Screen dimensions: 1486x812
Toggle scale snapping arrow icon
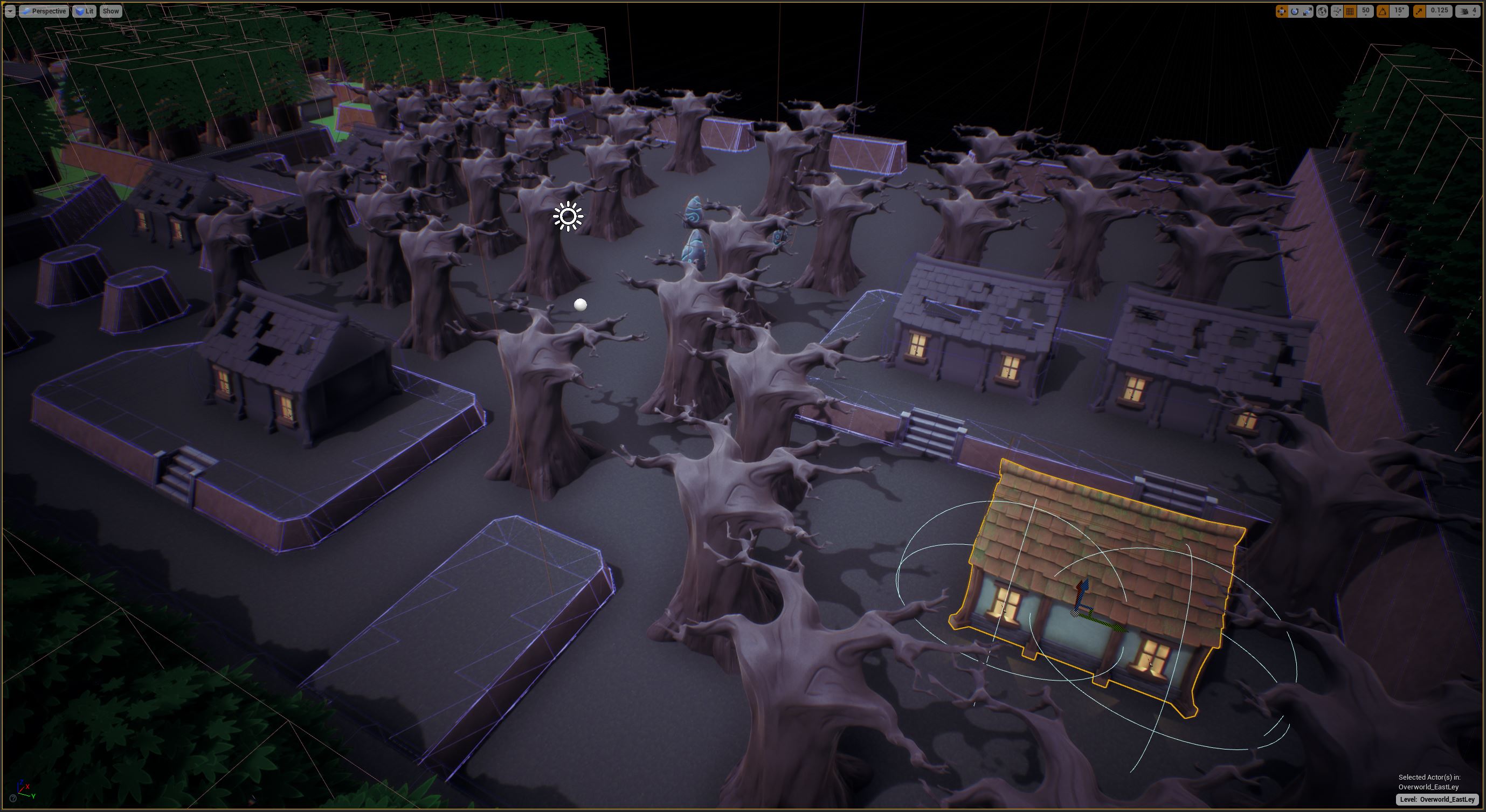pyautogui.click(x=1419, y=11)
